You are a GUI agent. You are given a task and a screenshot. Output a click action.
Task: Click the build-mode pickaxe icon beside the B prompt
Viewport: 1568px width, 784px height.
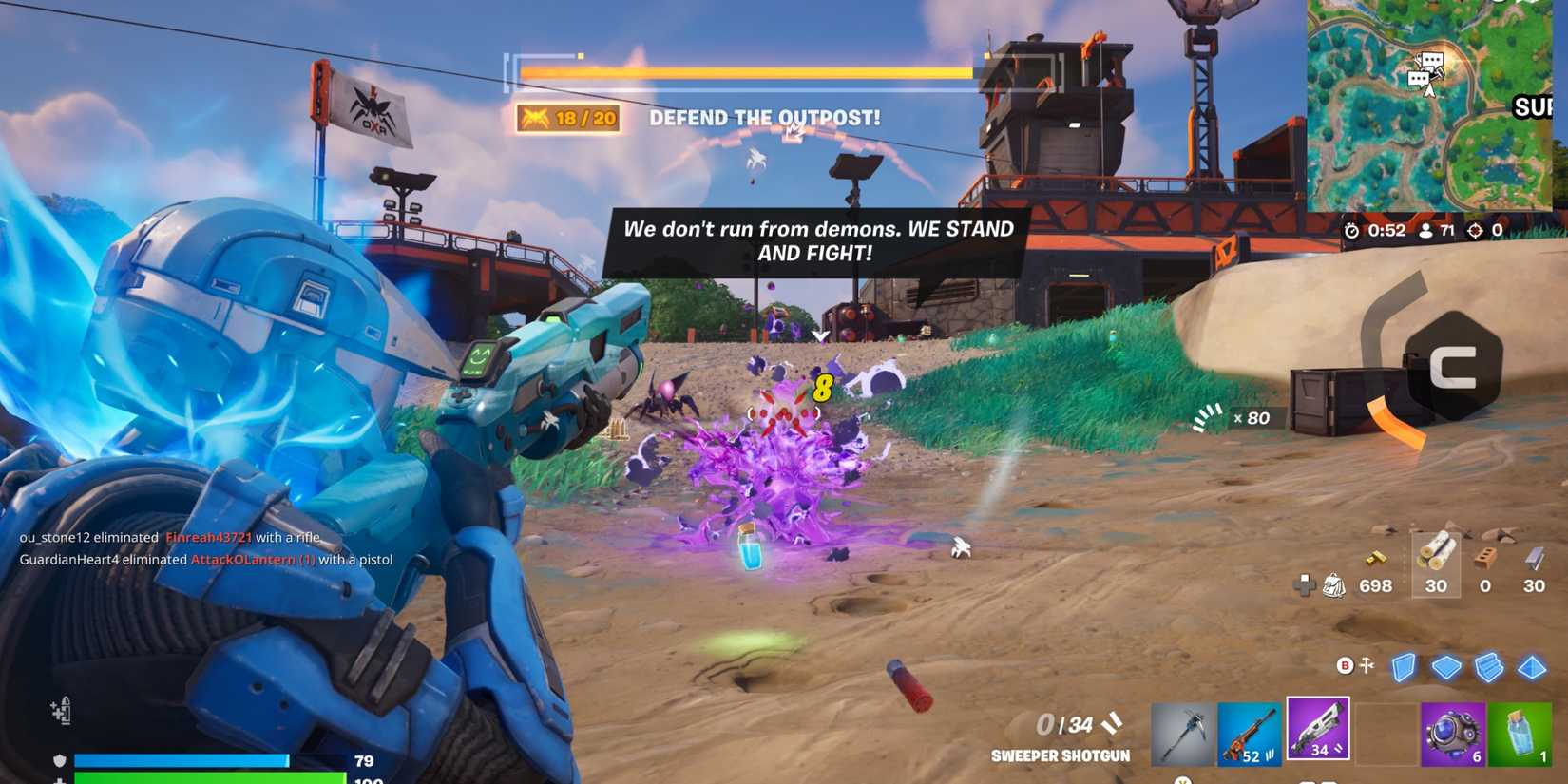(x=1366, y=666)
